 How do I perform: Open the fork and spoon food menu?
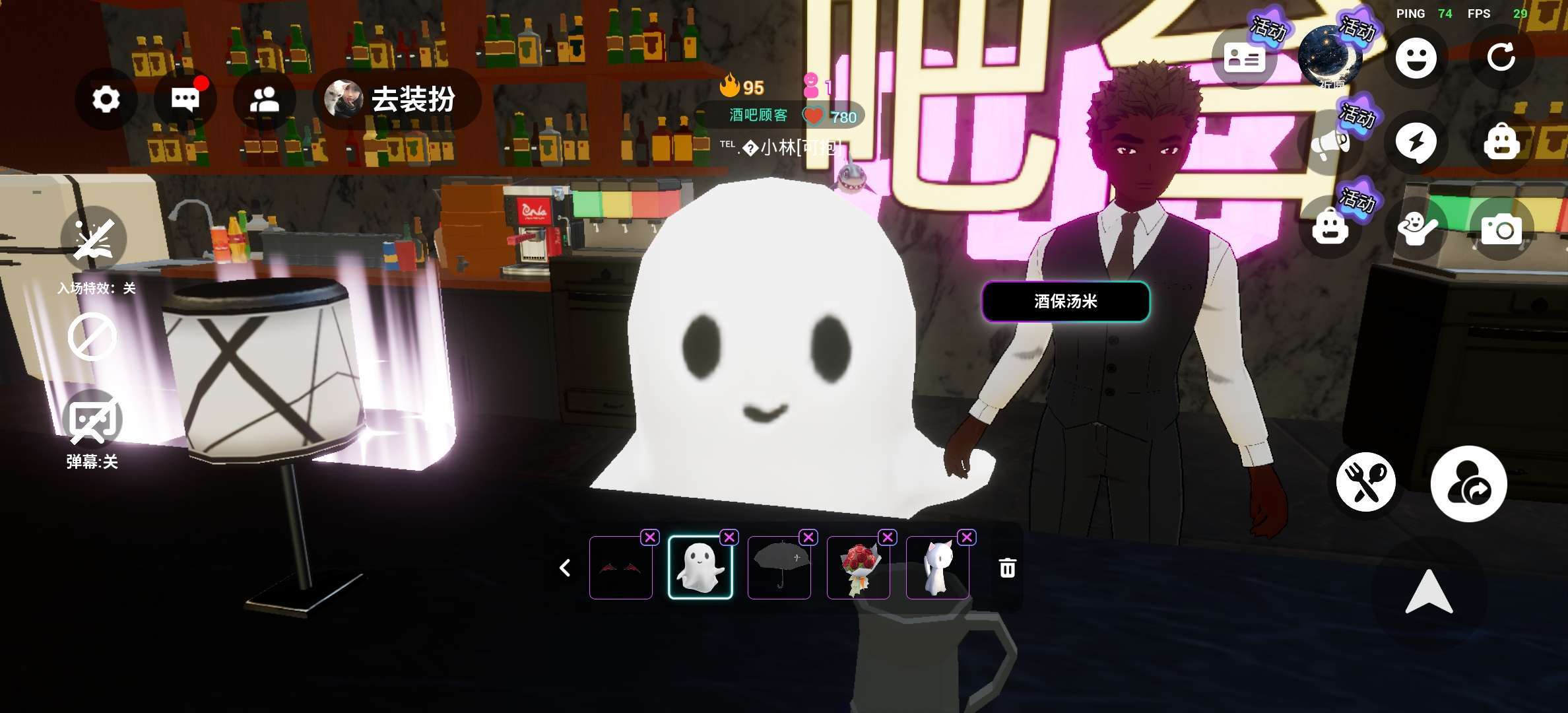pyautogui.click(x=1365, y=483)
